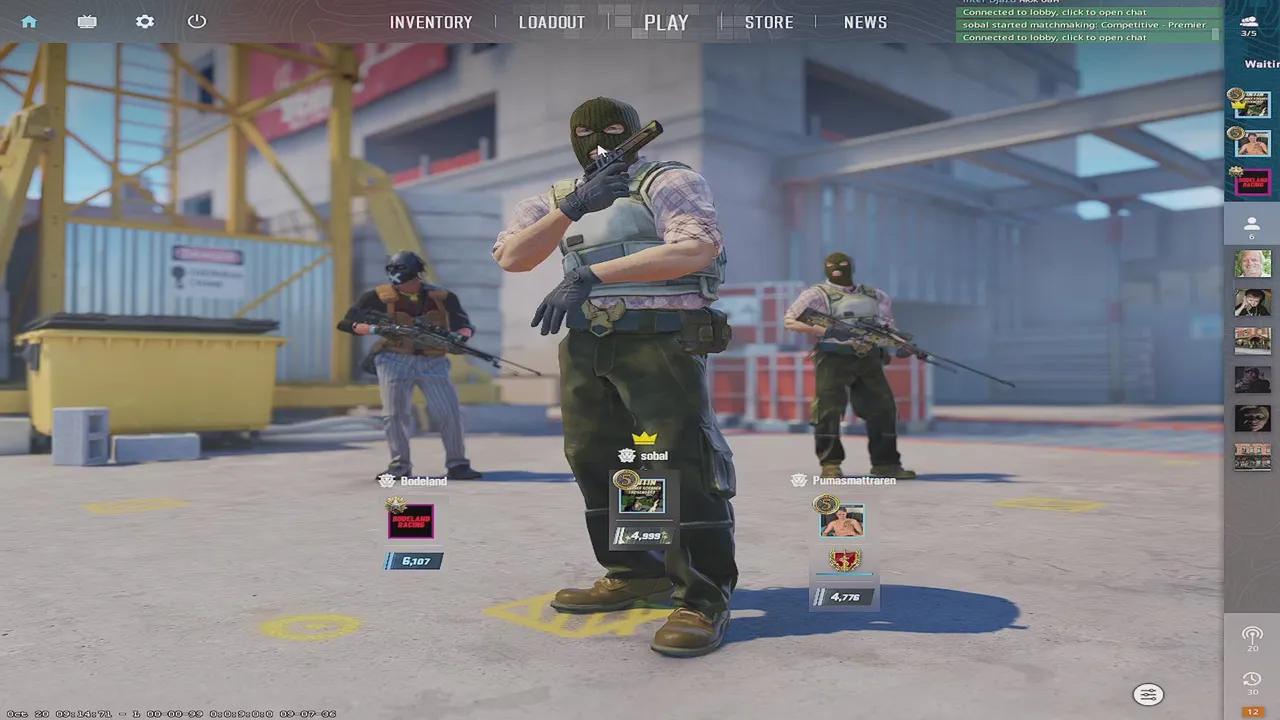Open the home screen via the house icon
Image resolution: width=1280 pixels, height=720 pixels.
[28, 21]
